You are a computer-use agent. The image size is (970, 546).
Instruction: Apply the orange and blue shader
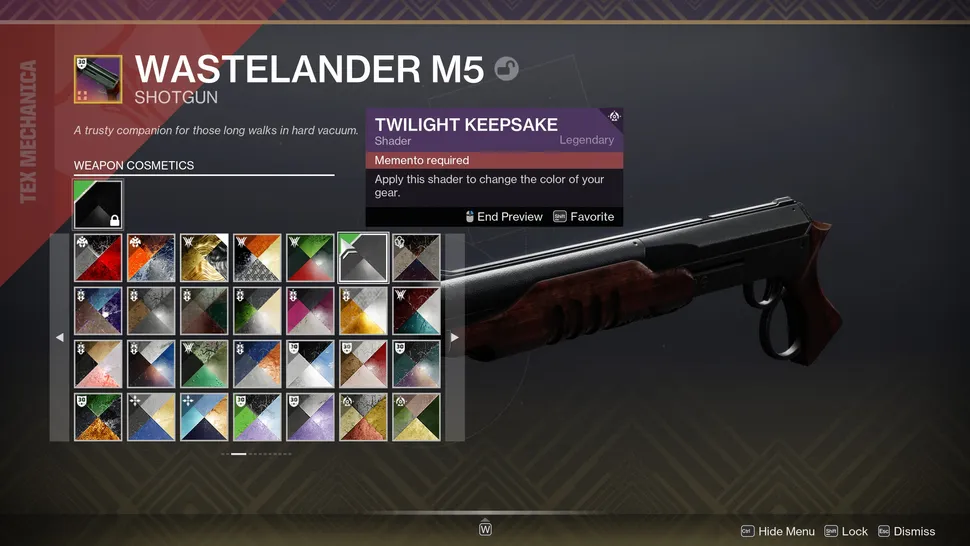[151, 258]
